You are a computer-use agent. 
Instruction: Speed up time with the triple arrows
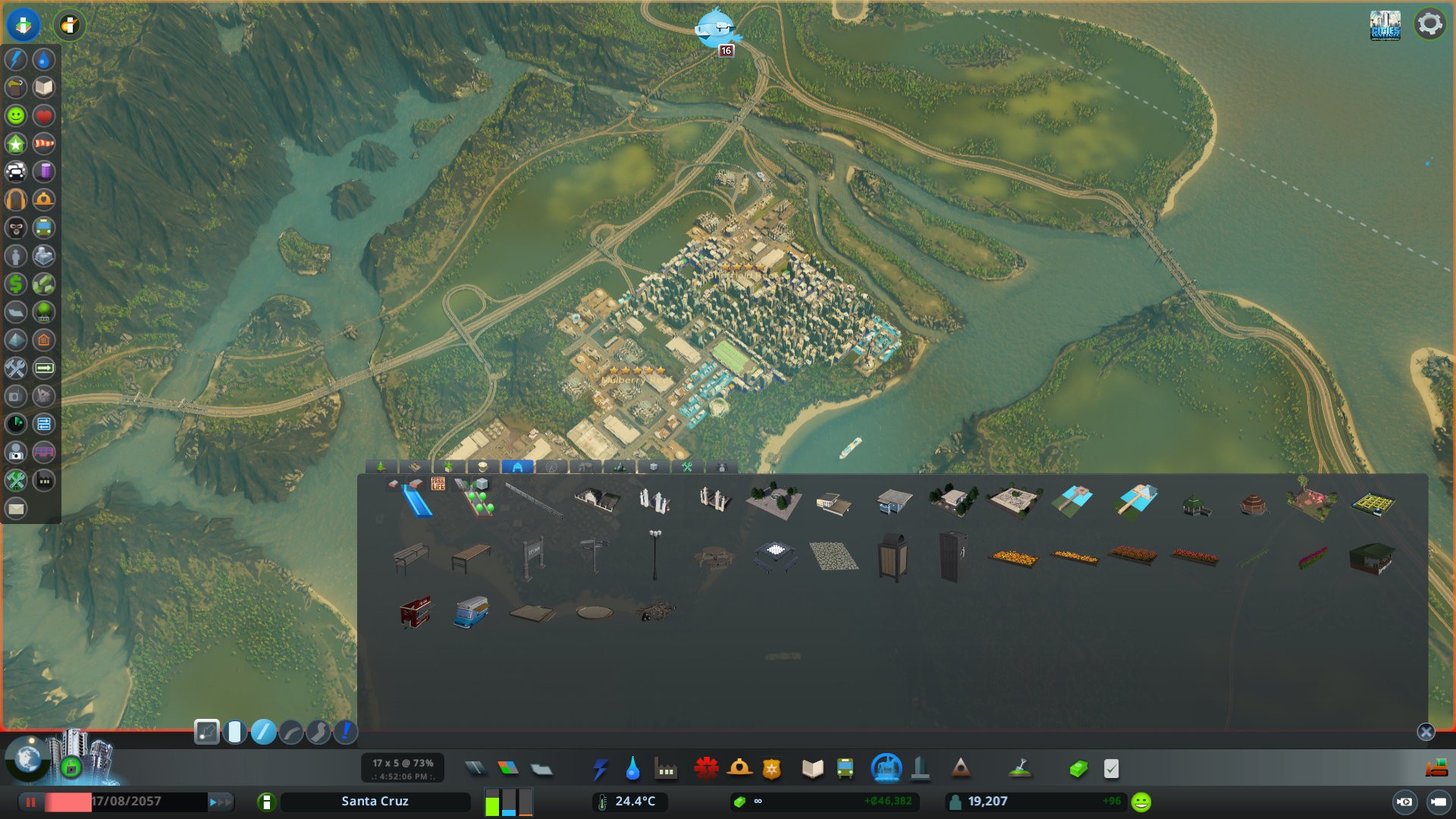click(x=220, y=801)
